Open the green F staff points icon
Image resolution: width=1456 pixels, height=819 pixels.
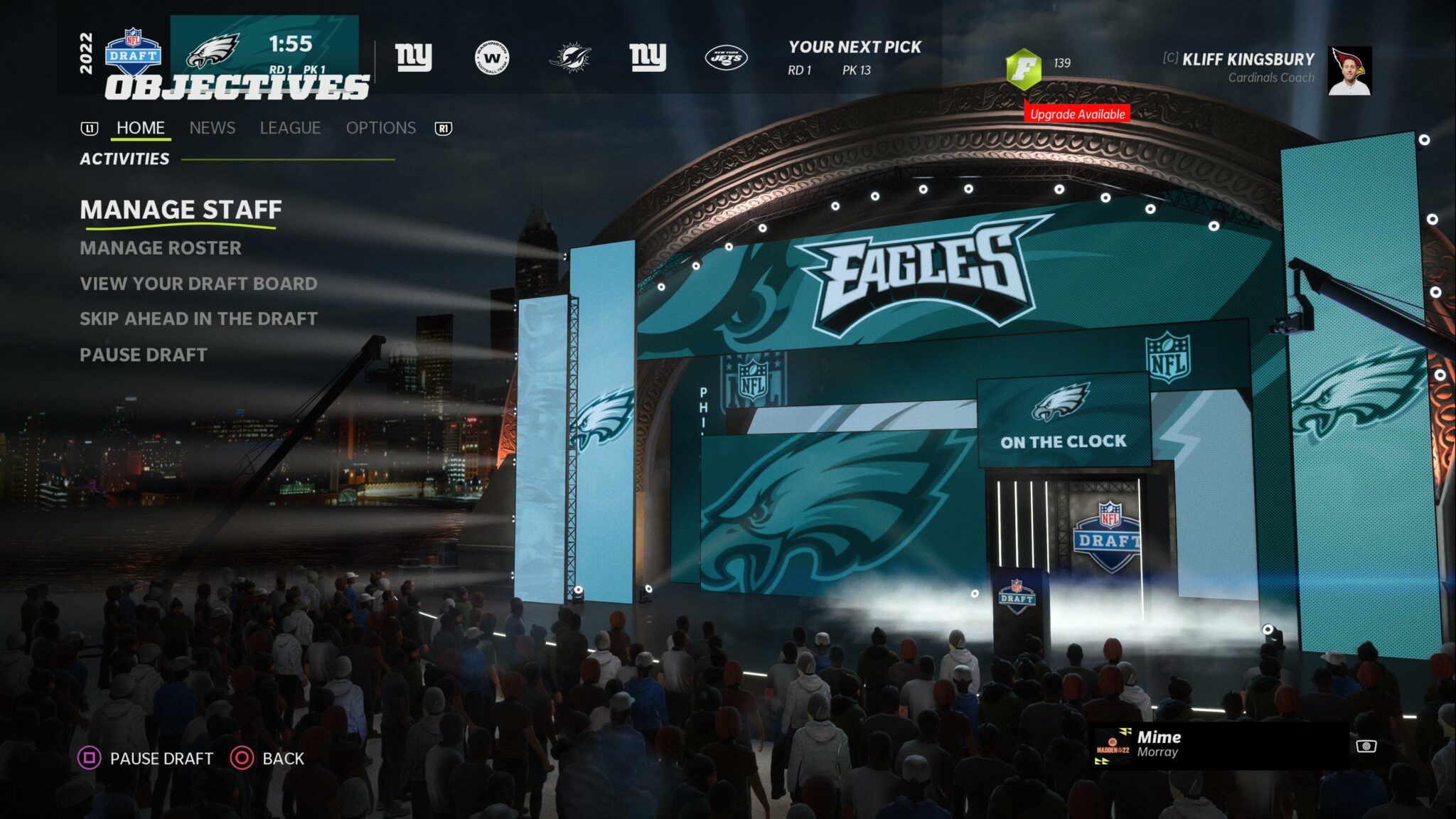(x=1024, y=68)
